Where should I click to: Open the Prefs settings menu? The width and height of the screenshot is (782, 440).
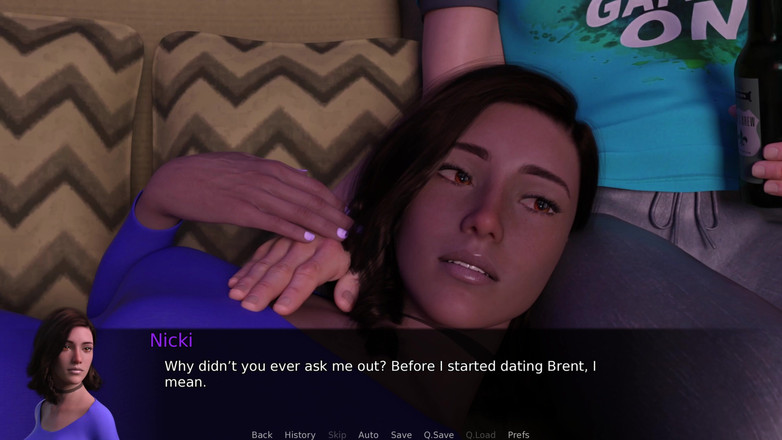pyautogui.click(x=518, y=435)
